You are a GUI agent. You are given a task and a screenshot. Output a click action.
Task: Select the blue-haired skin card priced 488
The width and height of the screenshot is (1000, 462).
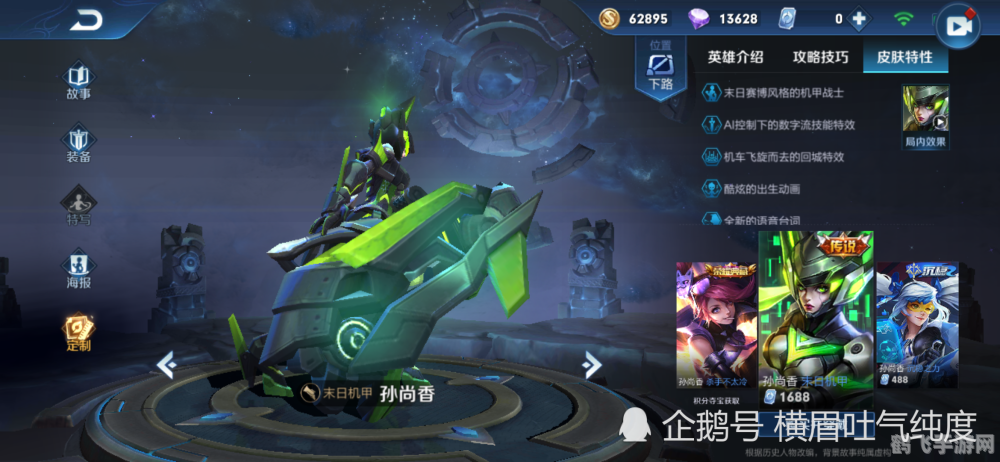(x=916, y=325)
